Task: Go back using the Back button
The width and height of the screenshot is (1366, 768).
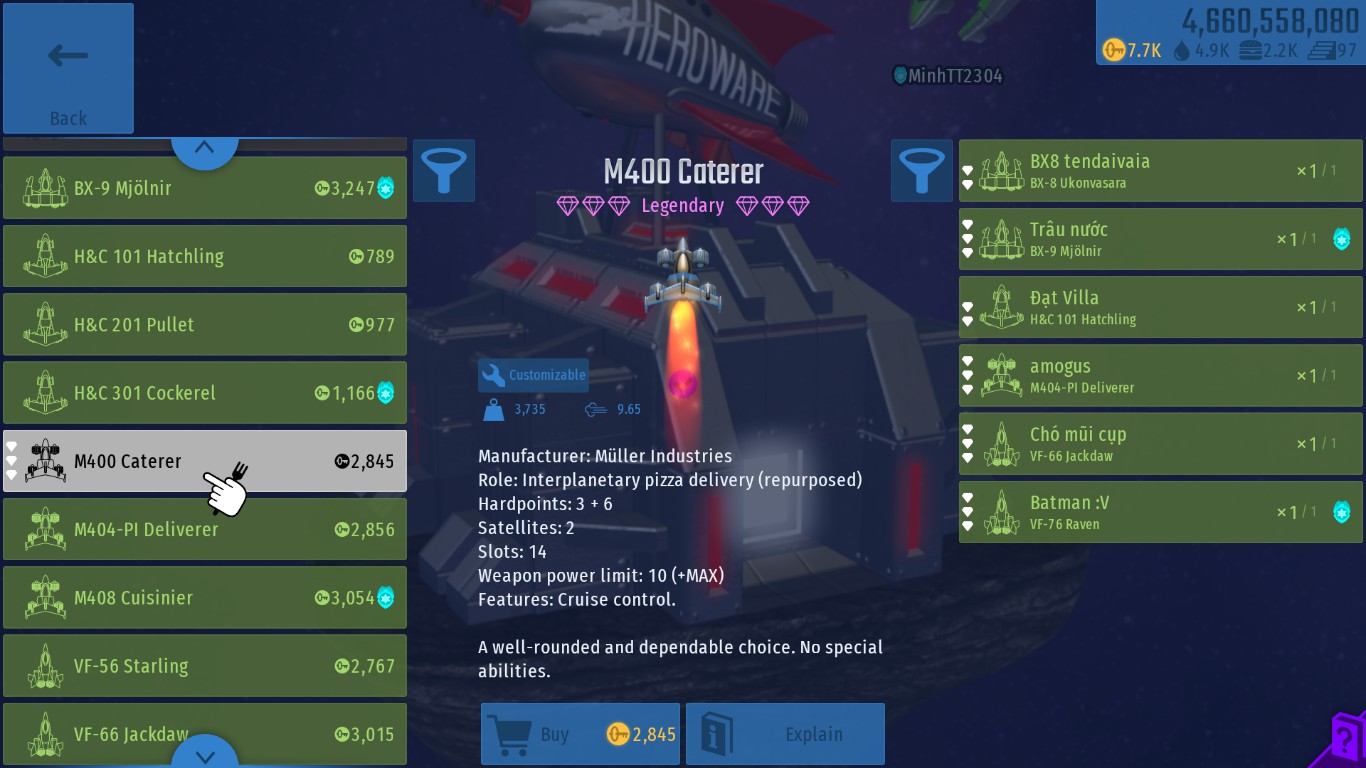Action: (x=68, y=69)
